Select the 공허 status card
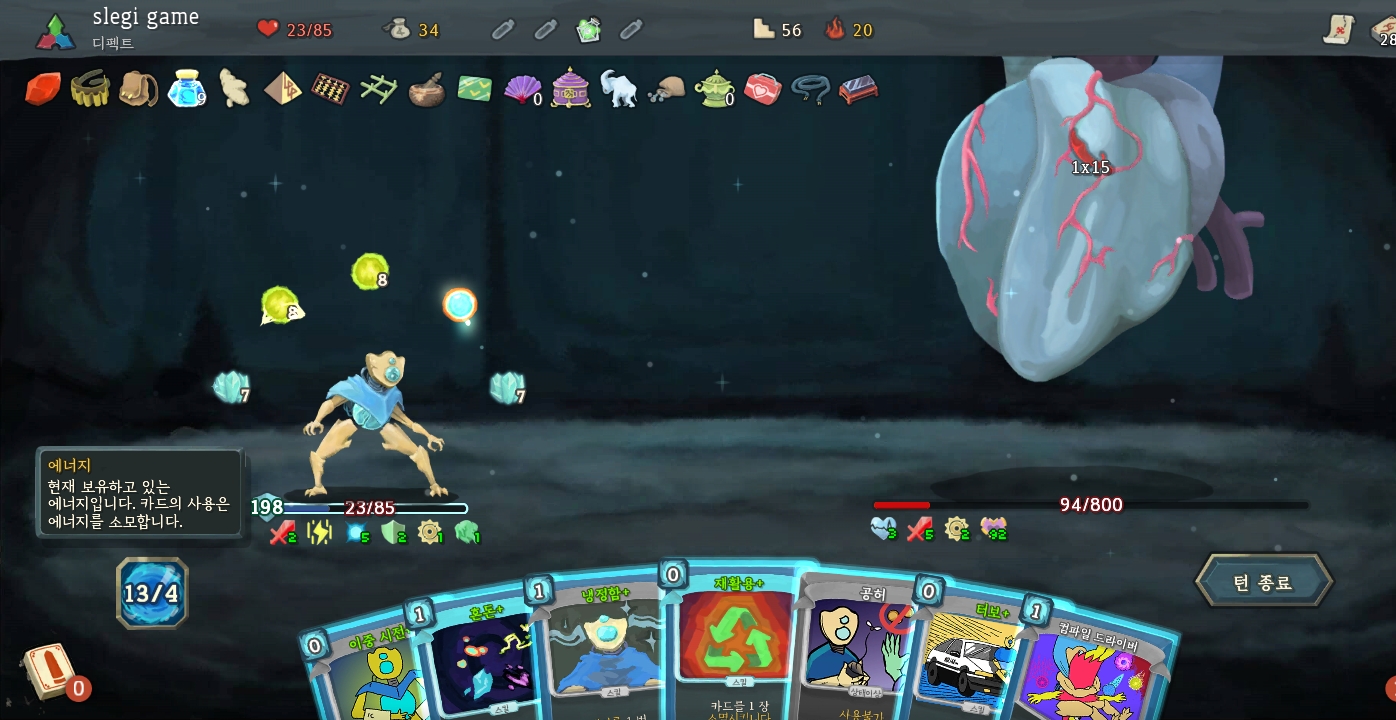This screenshot has height=720, width=1396. click(x=858, y=645)
